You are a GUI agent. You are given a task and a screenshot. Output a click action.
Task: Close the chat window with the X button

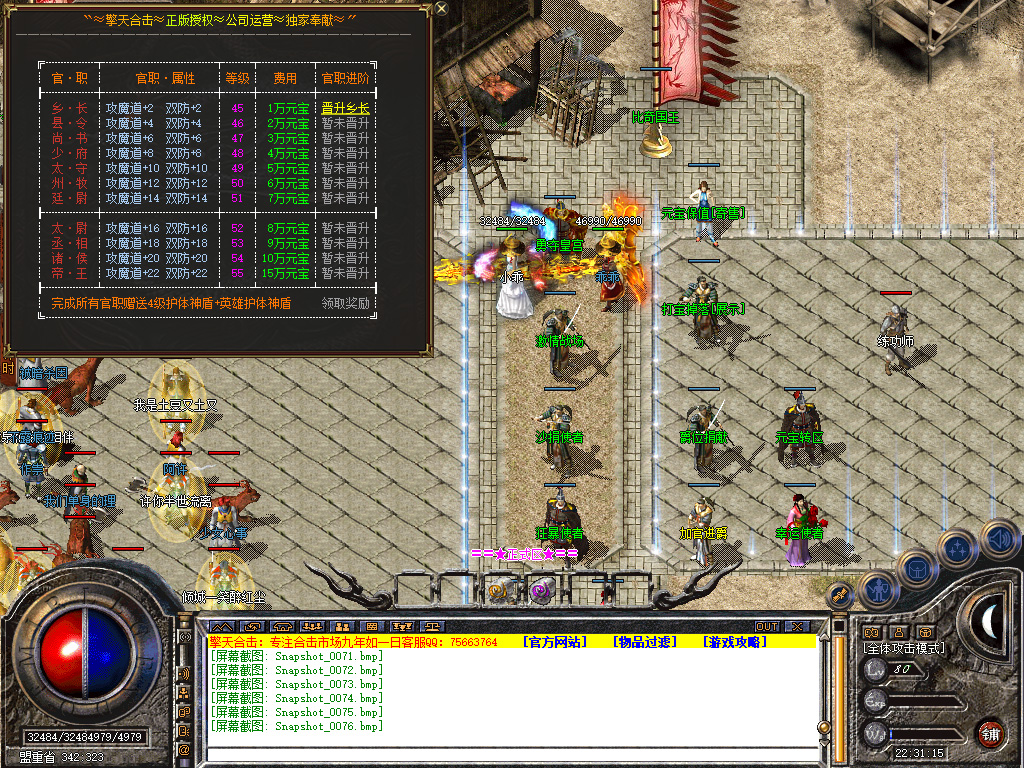click(796, 627)
